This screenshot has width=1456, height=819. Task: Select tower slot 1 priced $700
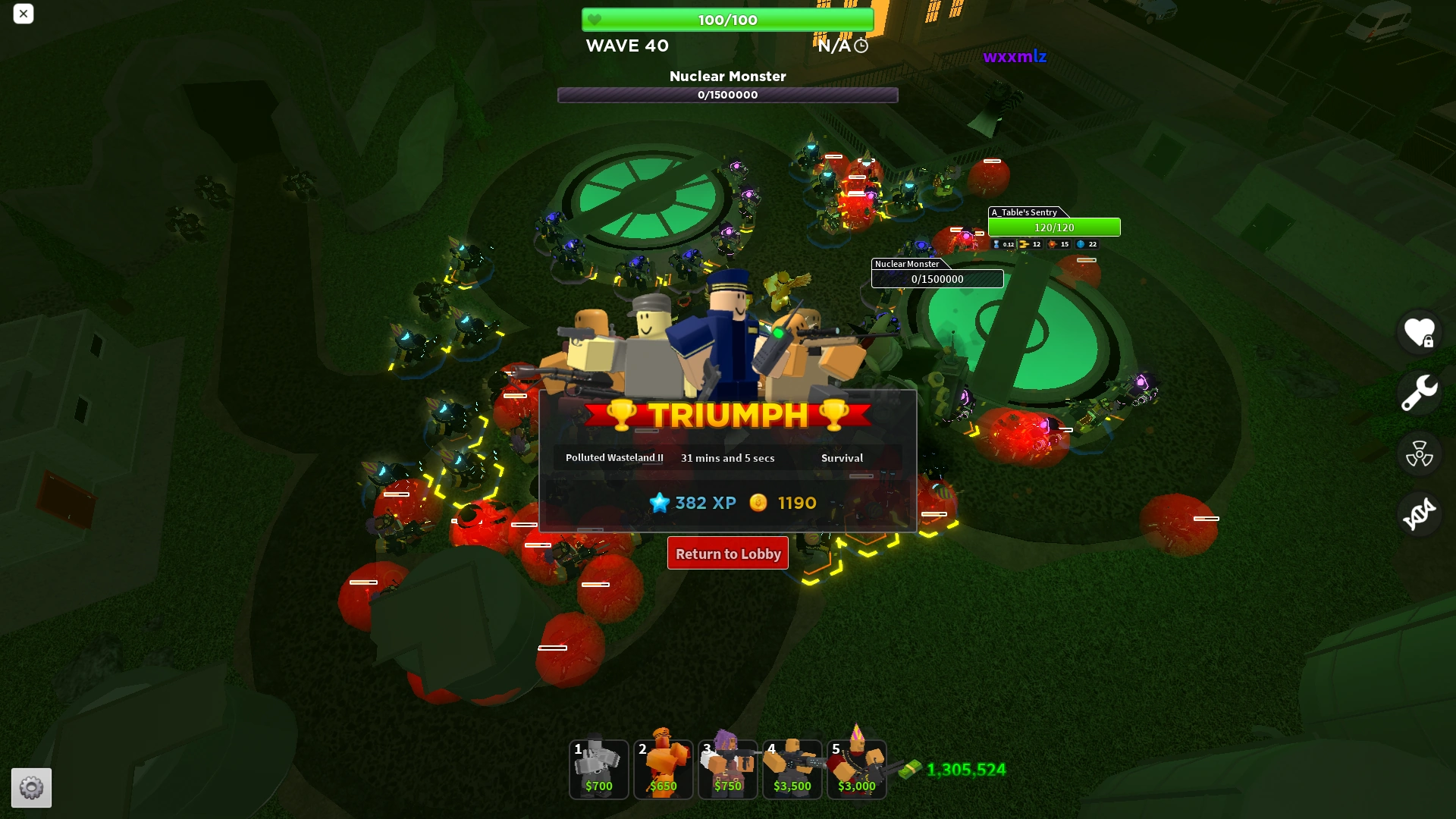598,769
